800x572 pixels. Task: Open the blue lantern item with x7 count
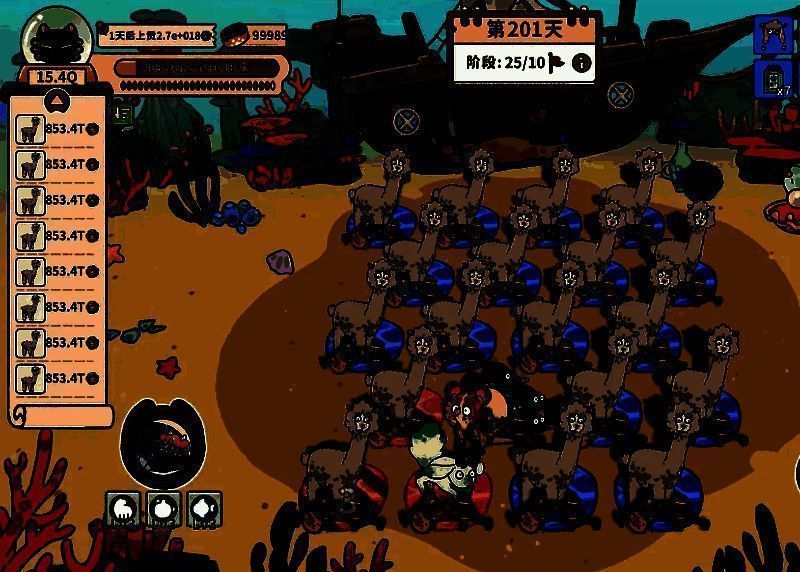[774, 81]
